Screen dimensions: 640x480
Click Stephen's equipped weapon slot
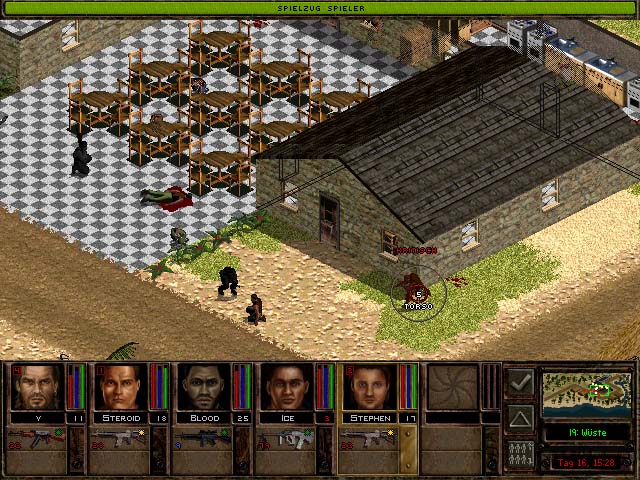(369, 438)
